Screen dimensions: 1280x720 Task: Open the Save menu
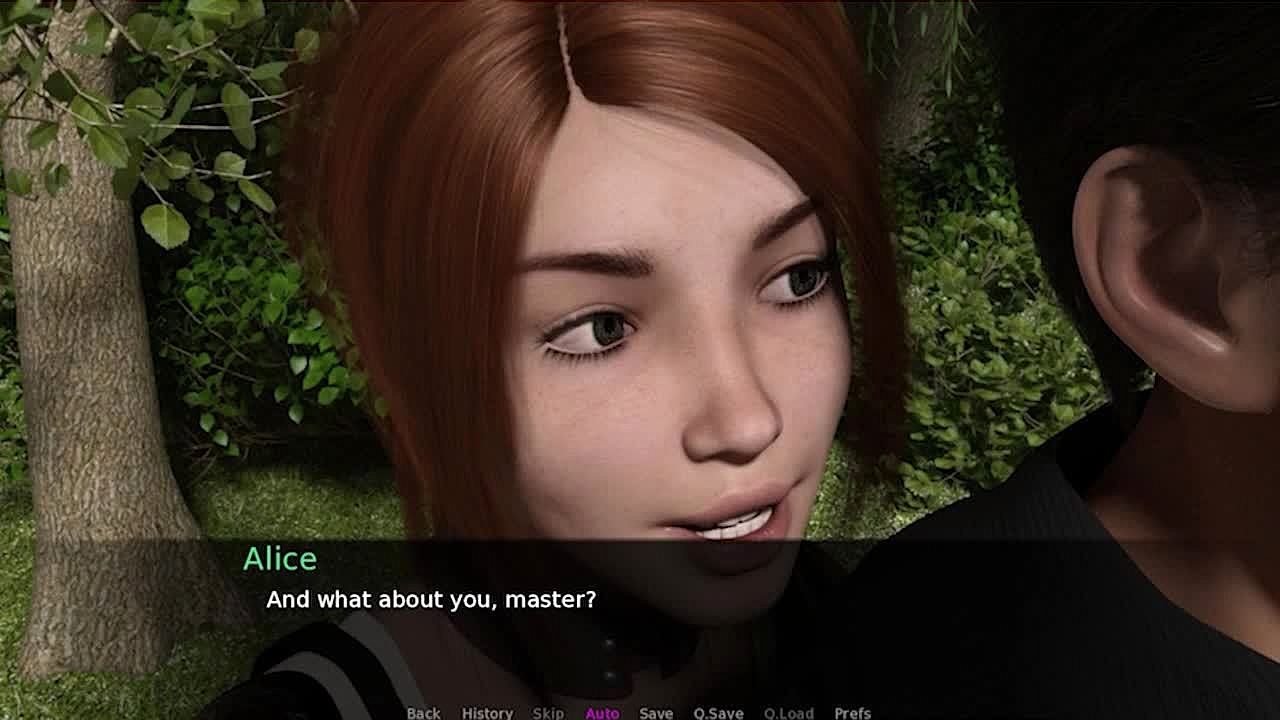(x=656, y=712)
